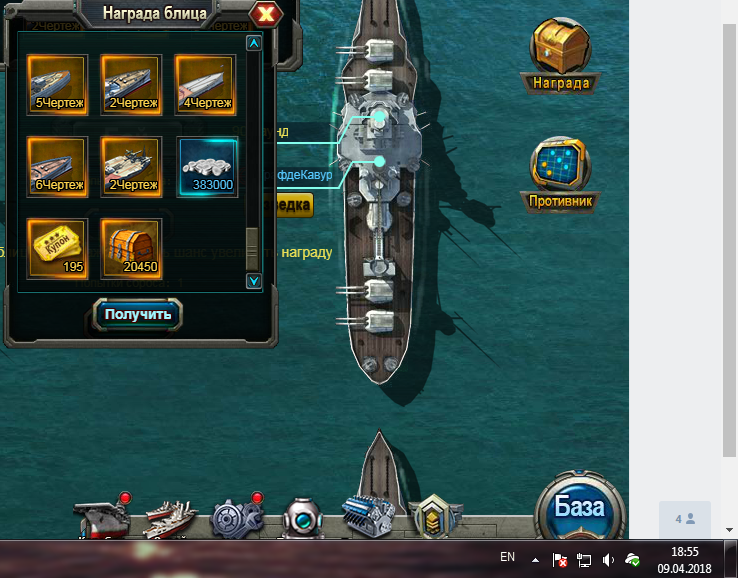Open the gold rank chevron badge

coord(436,516)
